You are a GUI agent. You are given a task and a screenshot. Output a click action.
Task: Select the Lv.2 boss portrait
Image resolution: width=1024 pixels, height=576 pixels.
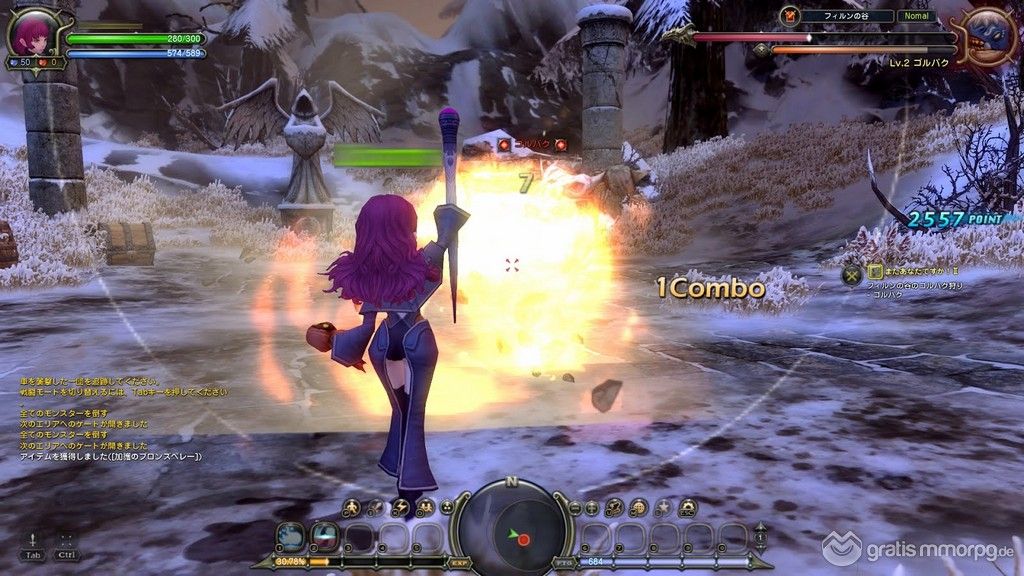[x=989, y=37]
